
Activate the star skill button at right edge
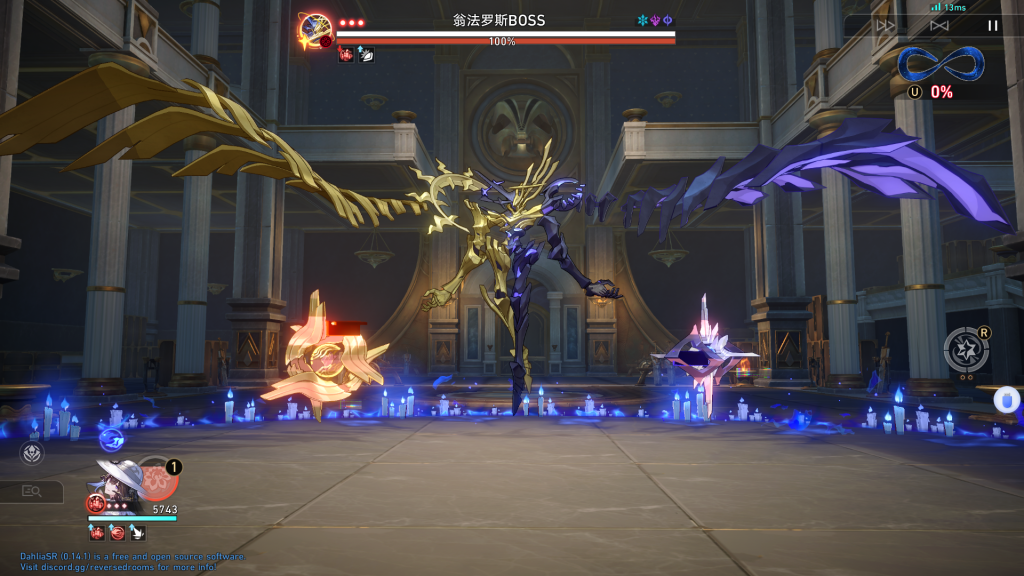[x=966, y=349]
